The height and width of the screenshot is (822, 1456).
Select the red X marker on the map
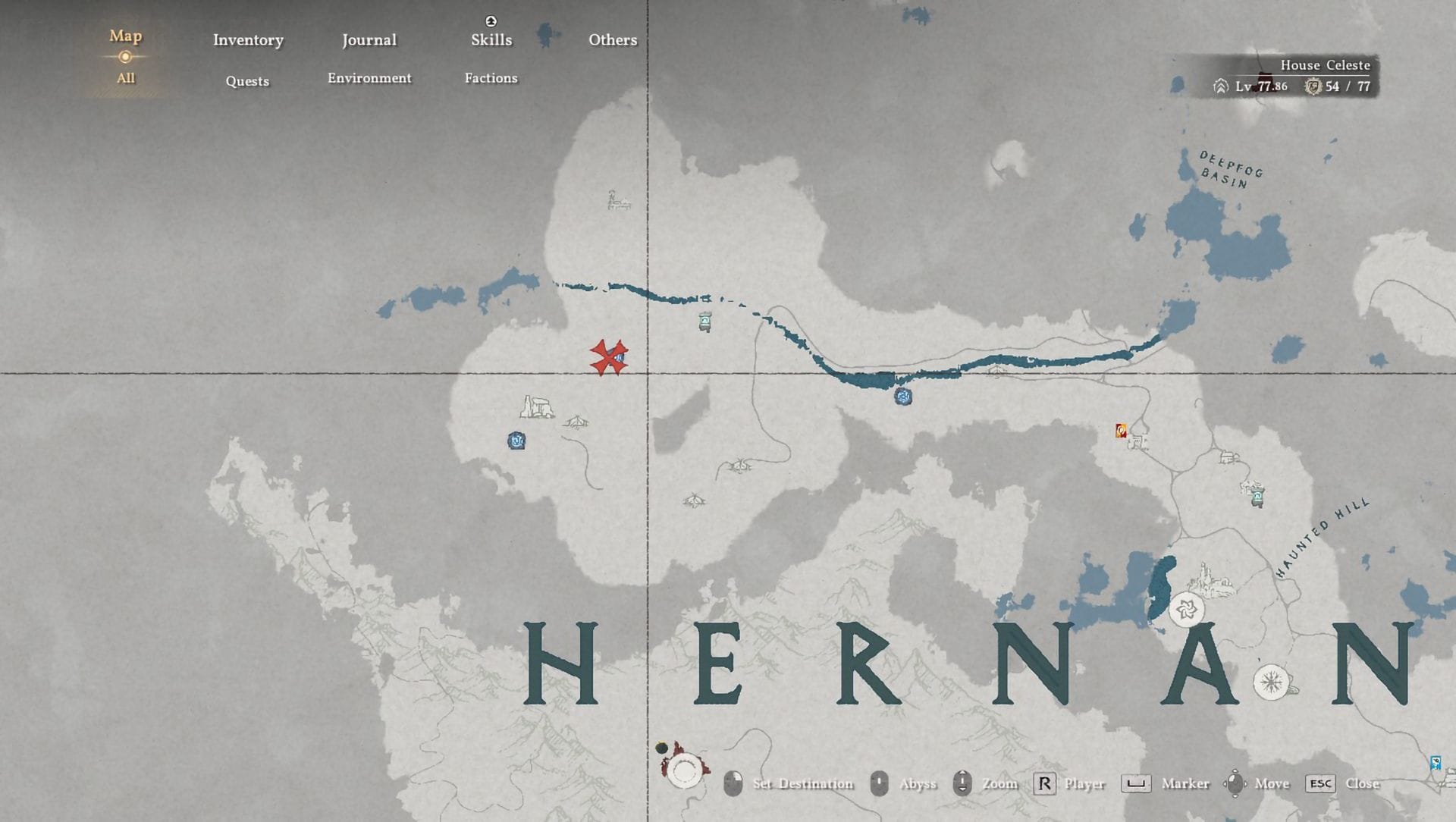[x=608, y=358]
